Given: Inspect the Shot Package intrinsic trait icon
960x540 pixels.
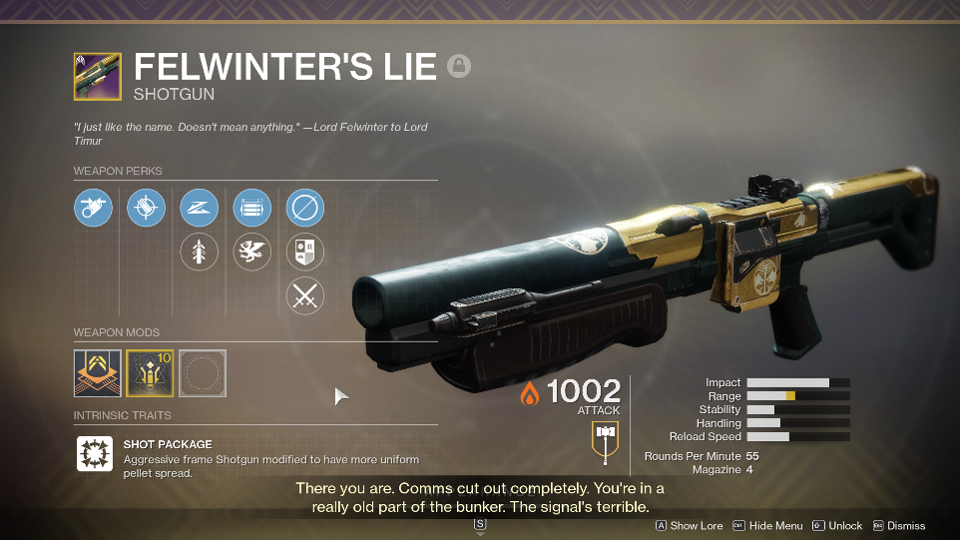Looking at the screenshot, I should pyautogui.click(x=94, y=453).
